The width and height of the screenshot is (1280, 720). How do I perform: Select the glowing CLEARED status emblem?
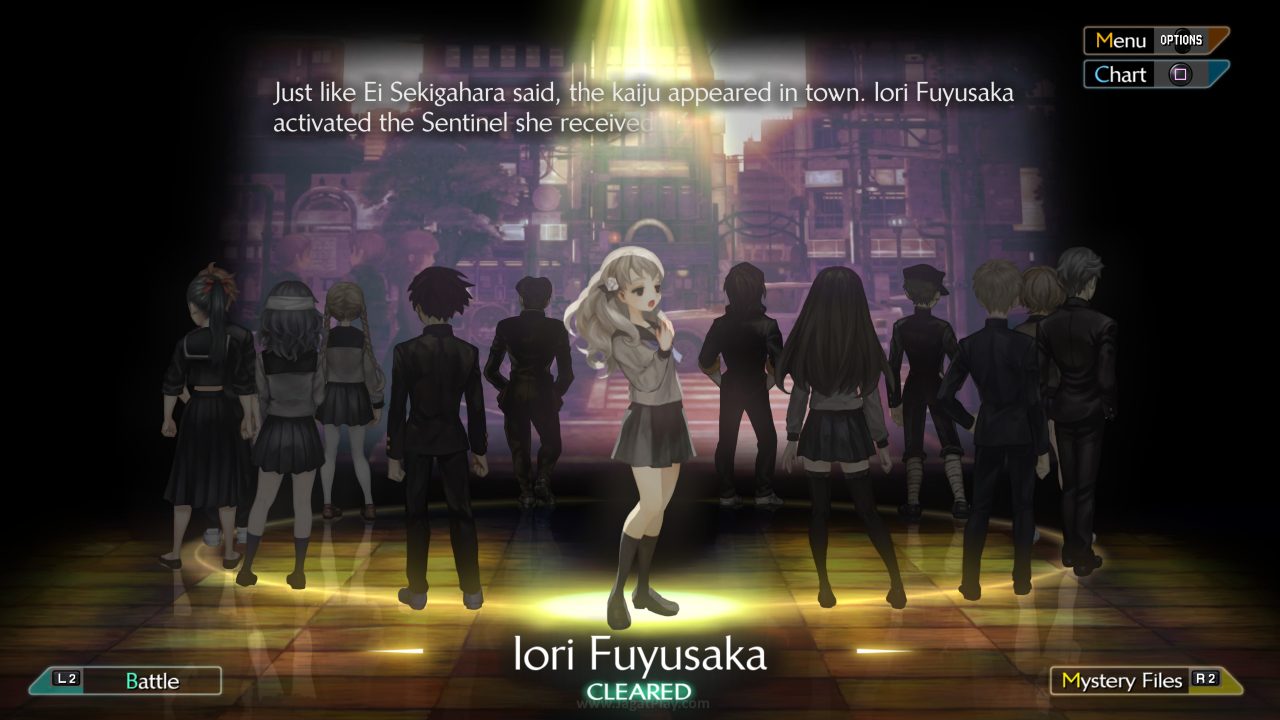pyautogui.click(x=640, y=690)
